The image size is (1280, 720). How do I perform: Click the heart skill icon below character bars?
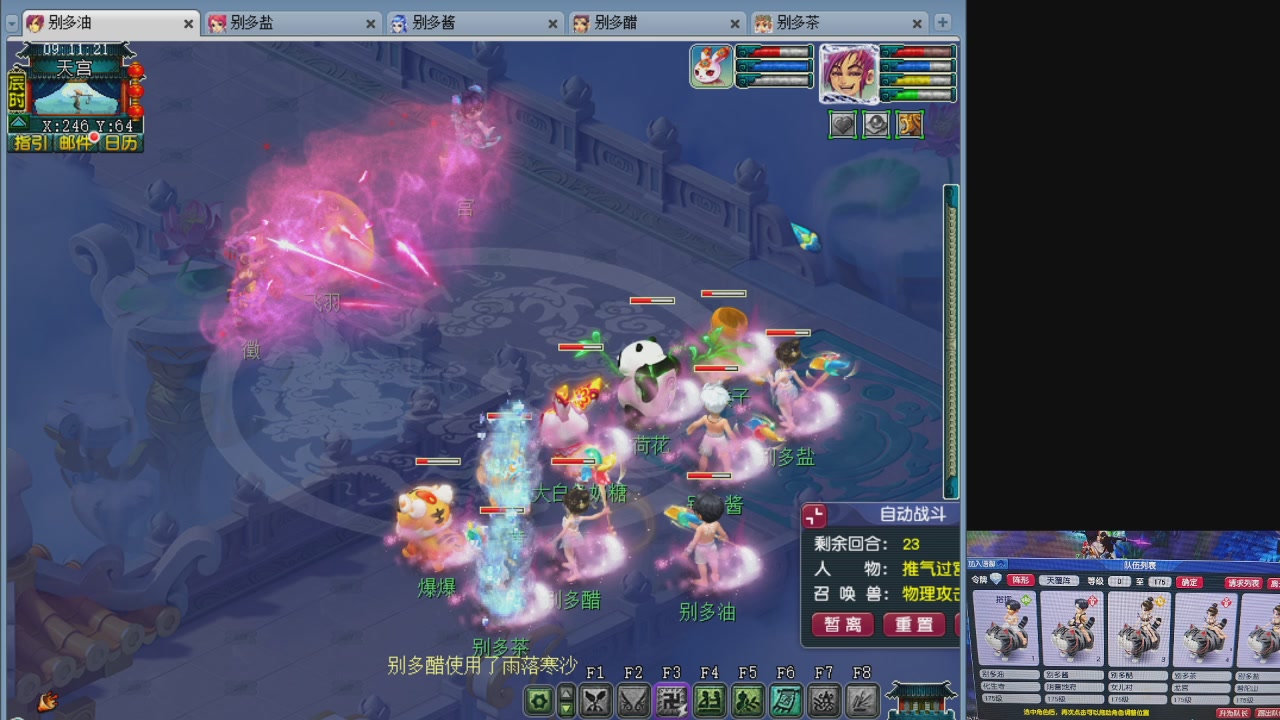tap(841, 124)
